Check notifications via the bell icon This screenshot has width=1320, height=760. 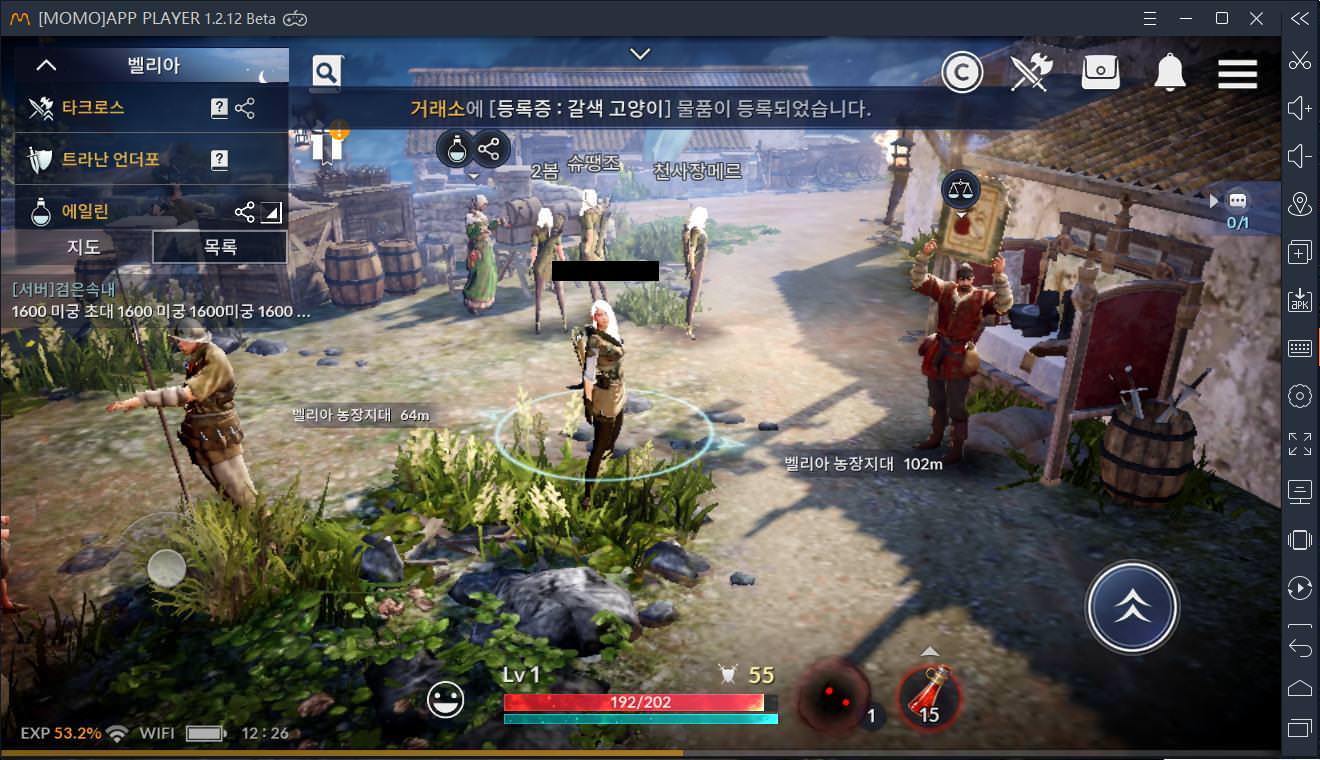click(x=1168, y=71)
